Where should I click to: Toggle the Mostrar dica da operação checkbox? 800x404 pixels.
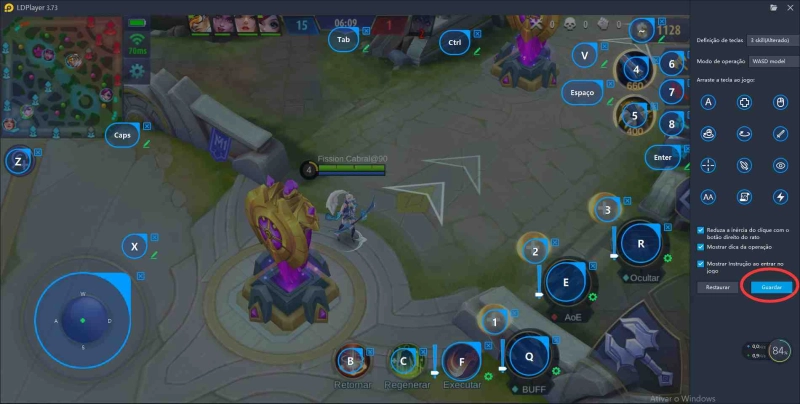coord(701,246)
